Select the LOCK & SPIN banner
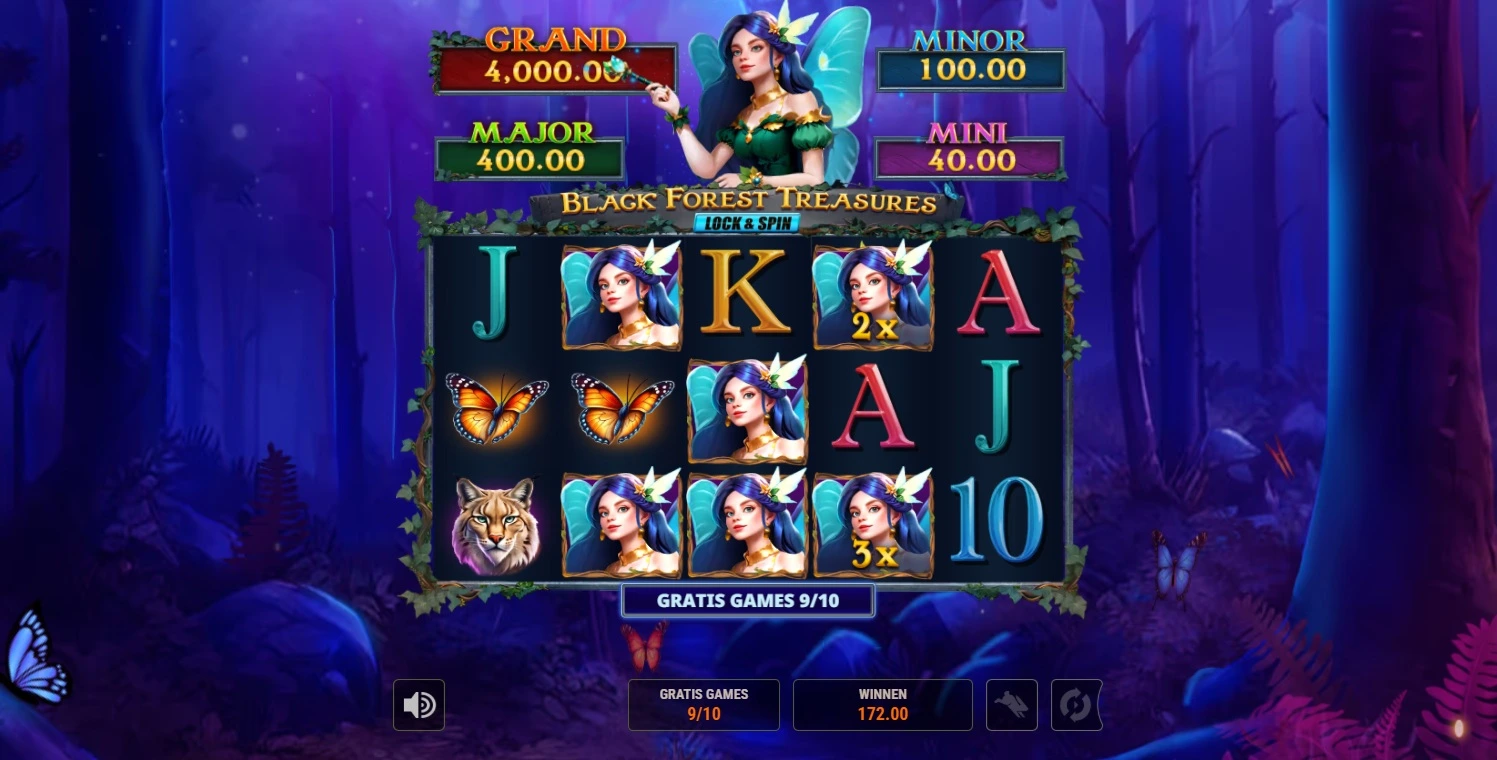The image size is (1497, 760). pos(747,223)
